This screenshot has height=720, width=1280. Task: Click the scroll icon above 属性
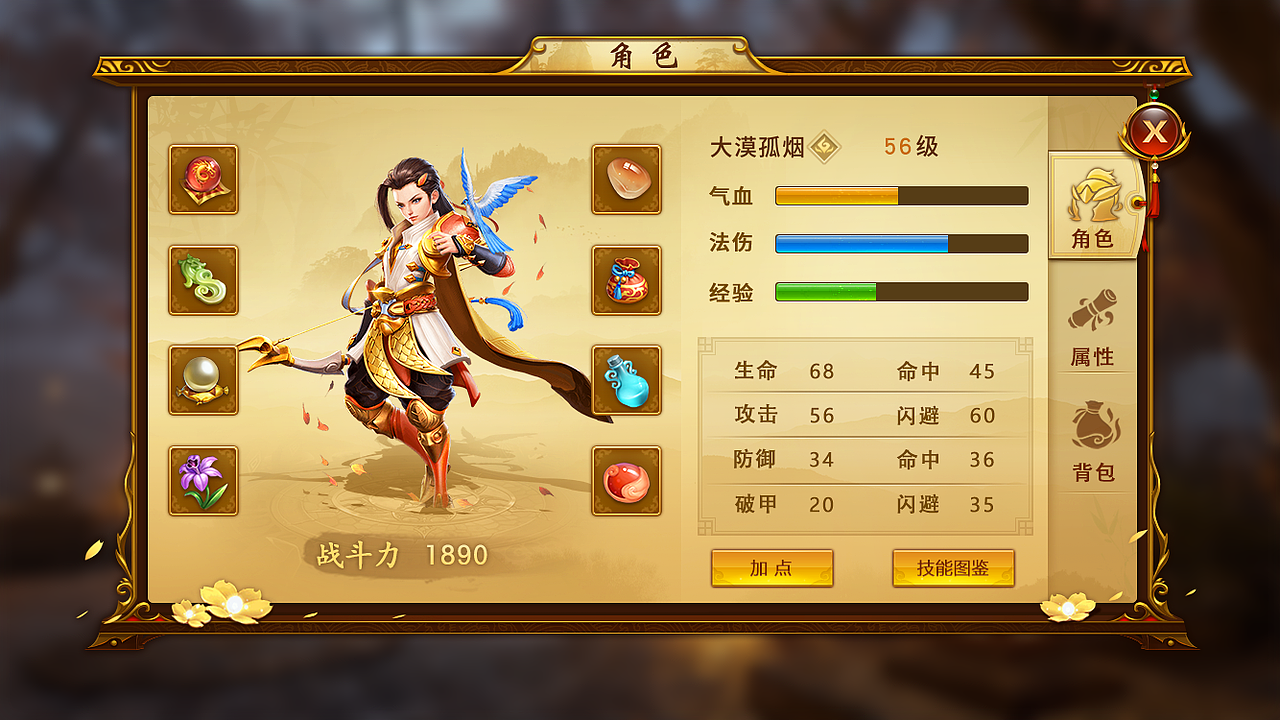click(1093, 310)
